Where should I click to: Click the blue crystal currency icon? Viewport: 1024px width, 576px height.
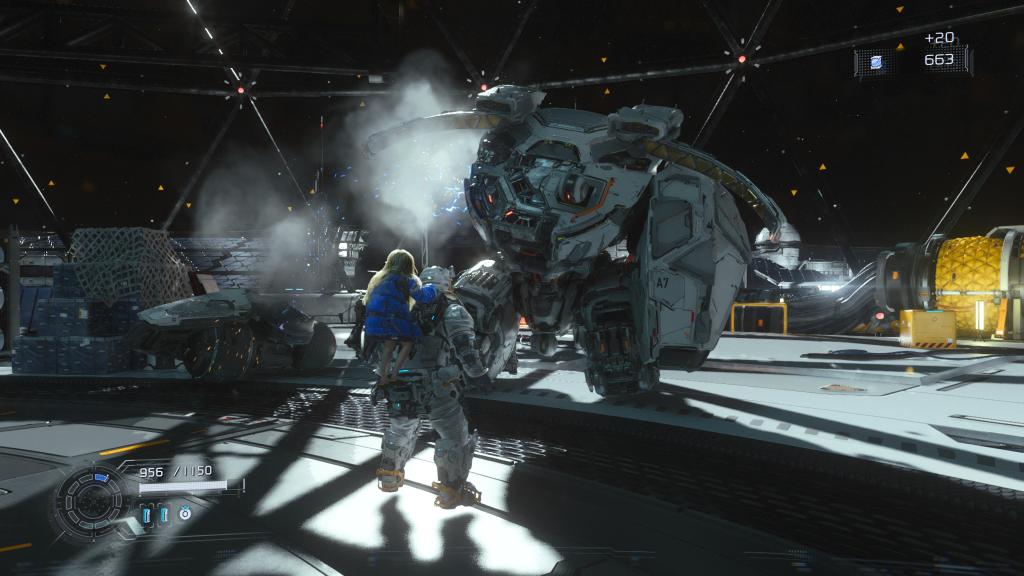(876, 62)
